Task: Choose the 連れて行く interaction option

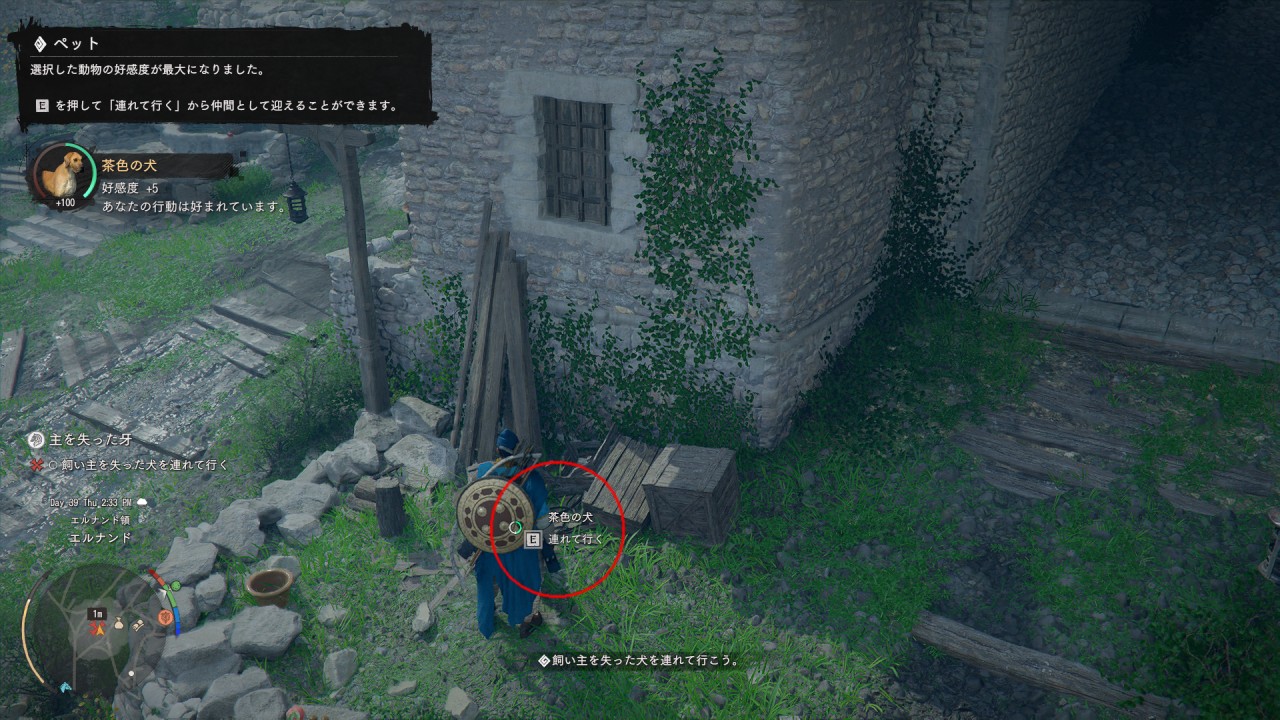Action: (575, 540)
